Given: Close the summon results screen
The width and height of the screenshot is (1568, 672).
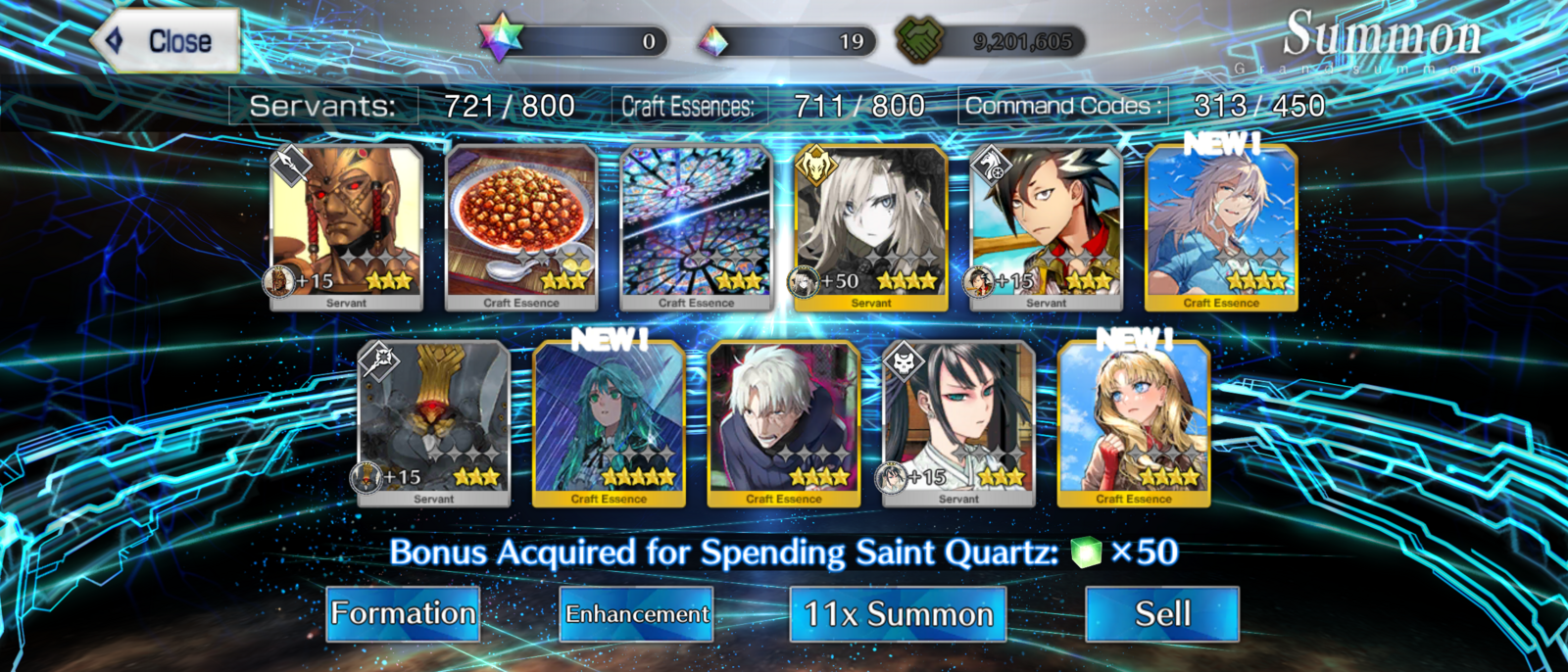Looking at the screenshot, I should (167, 41).
